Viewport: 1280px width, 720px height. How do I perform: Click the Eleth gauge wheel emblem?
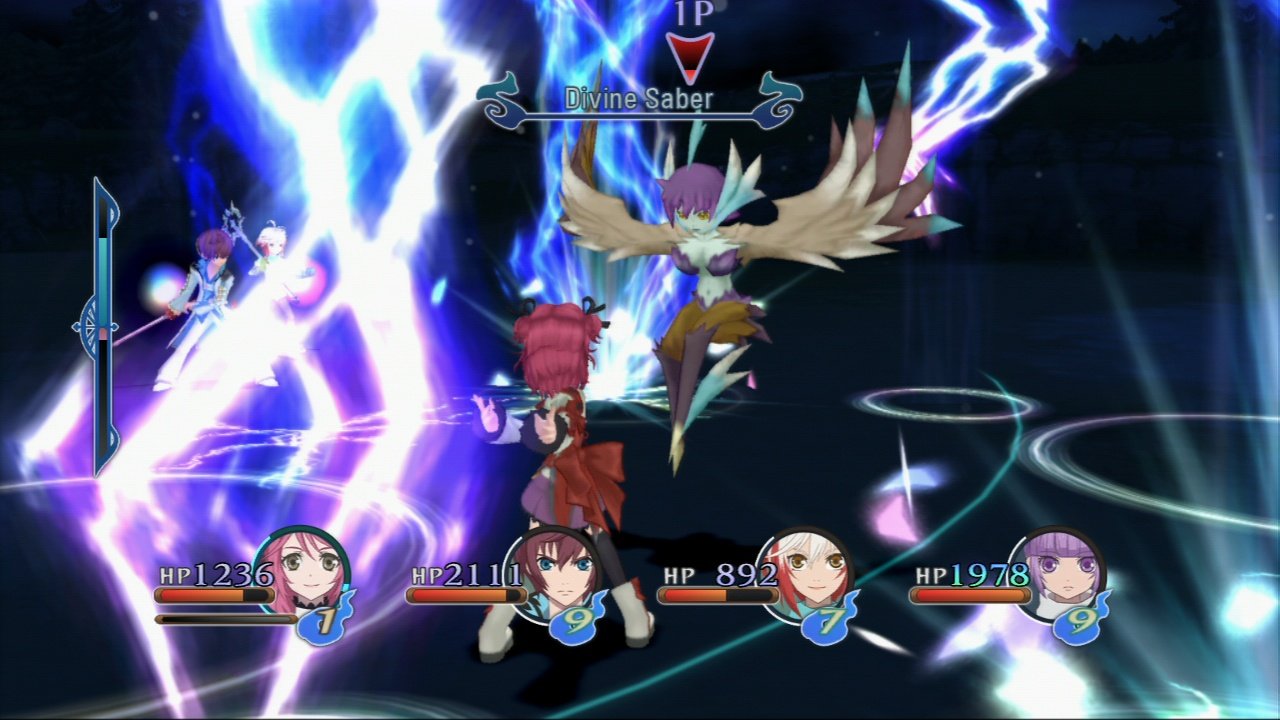[x=89, y=325]
